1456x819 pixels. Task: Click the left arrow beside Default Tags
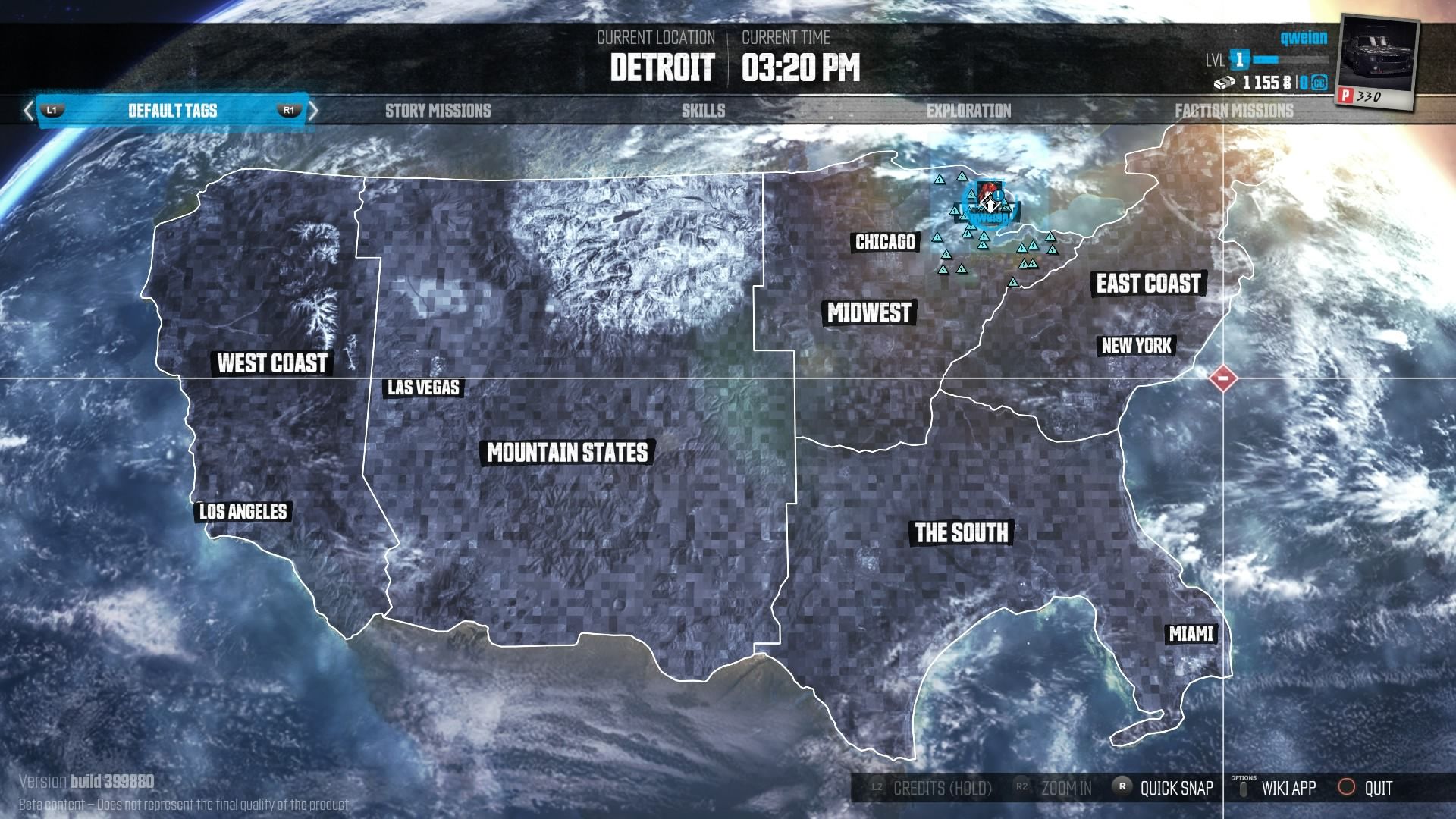tap(29, 111)
